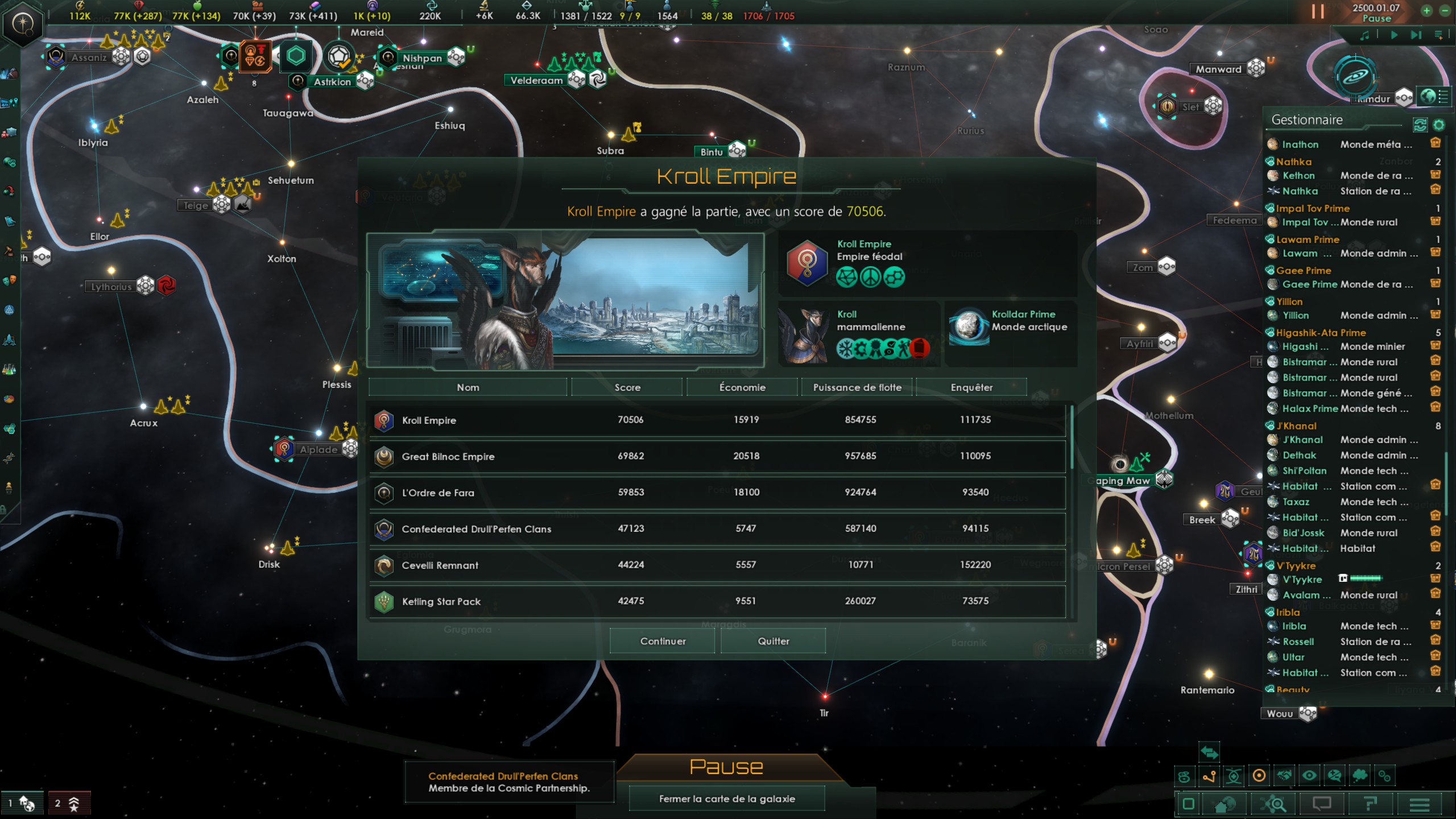Select the L'Ordre de Fara row
This screenshot has width=1456, height=819.
point(717,493)
